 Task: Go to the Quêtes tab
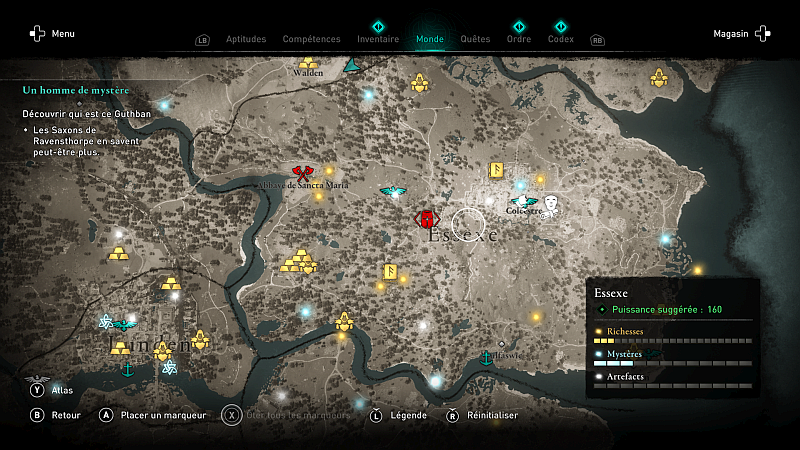click(x=475, y=40)
